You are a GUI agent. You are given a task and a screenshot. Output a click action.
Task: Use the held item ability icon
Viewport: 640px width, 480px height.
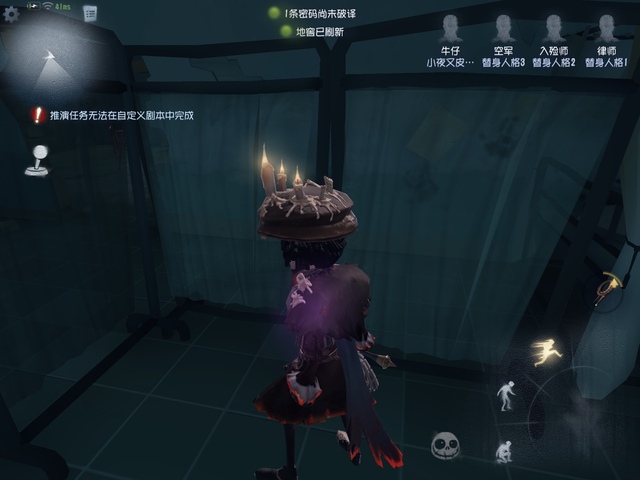[x=608, y=287]
